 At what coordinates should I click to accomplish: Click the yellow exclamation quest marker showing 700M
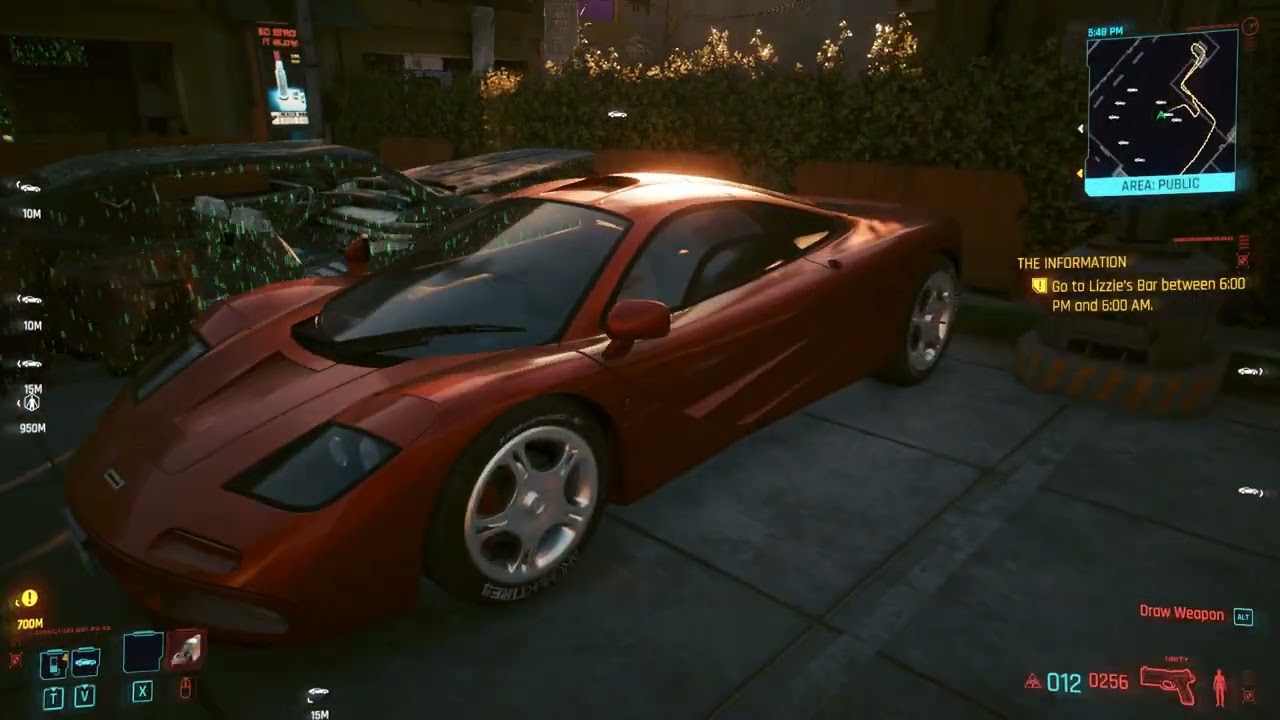[x=28, y=600]
